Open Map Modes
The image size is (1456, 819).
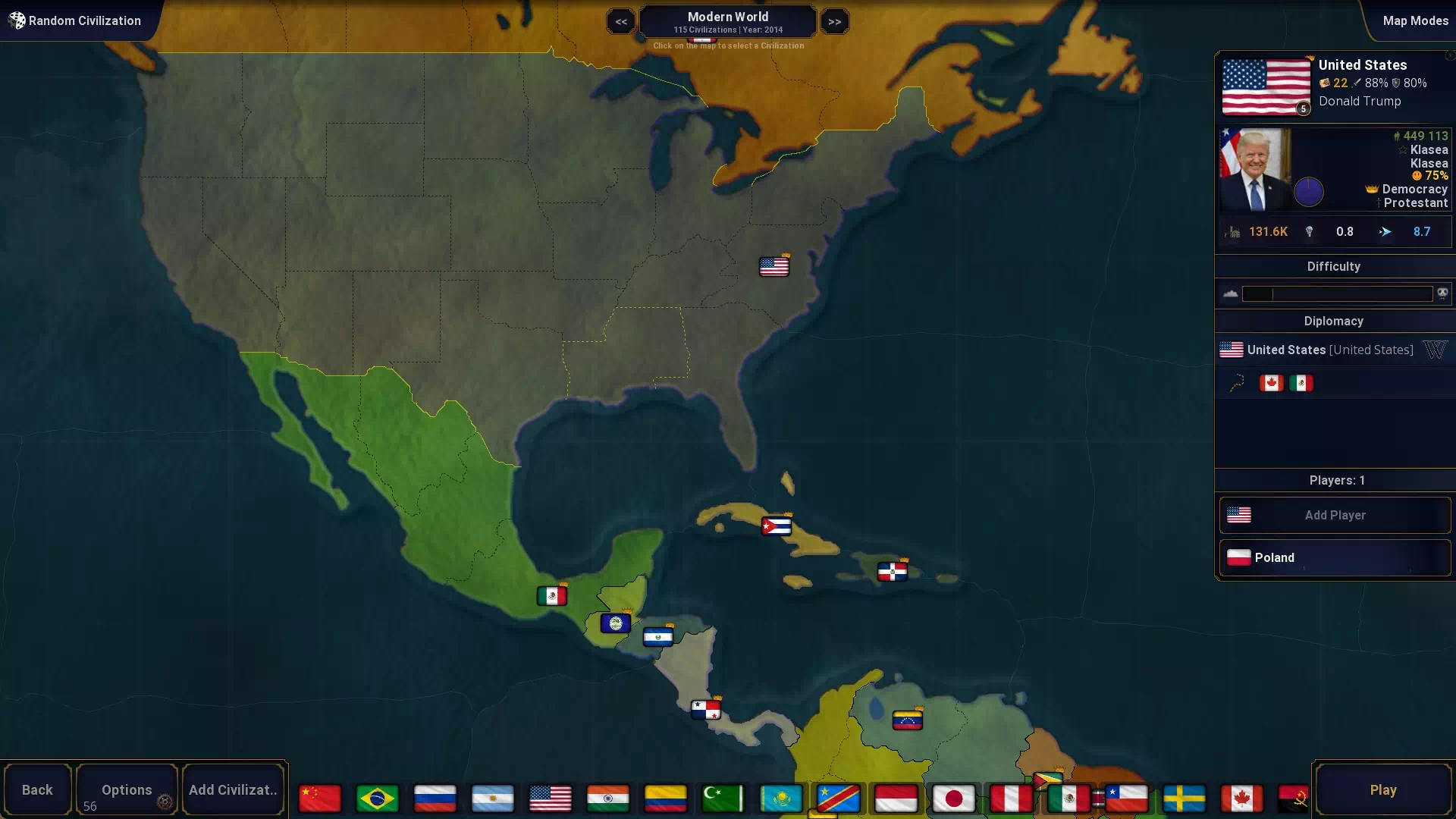tap(1415, 20)
